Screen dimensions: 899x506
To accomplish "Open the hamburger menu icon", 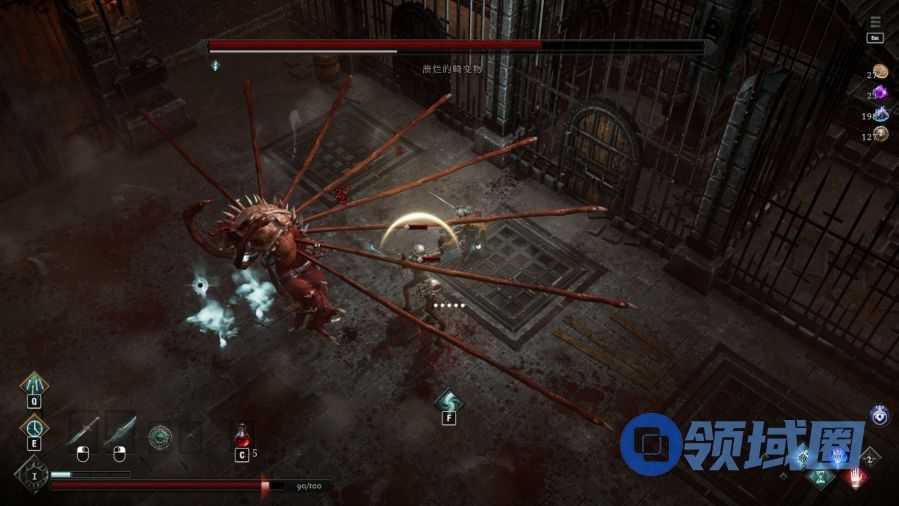I will pos(875,22).
